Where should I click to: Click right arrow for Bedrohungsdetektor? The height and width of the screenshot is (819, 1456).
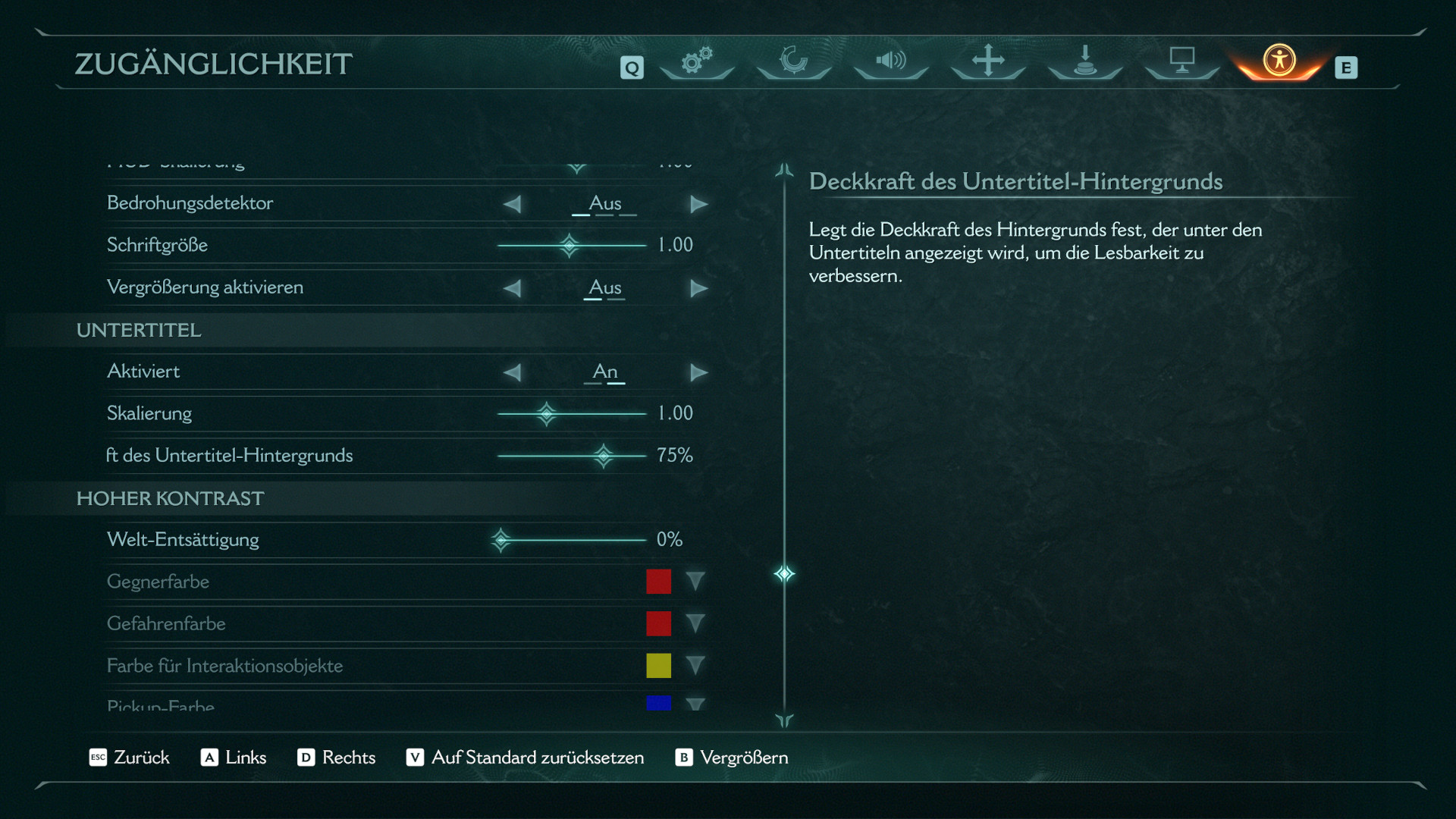coord(698,204)
